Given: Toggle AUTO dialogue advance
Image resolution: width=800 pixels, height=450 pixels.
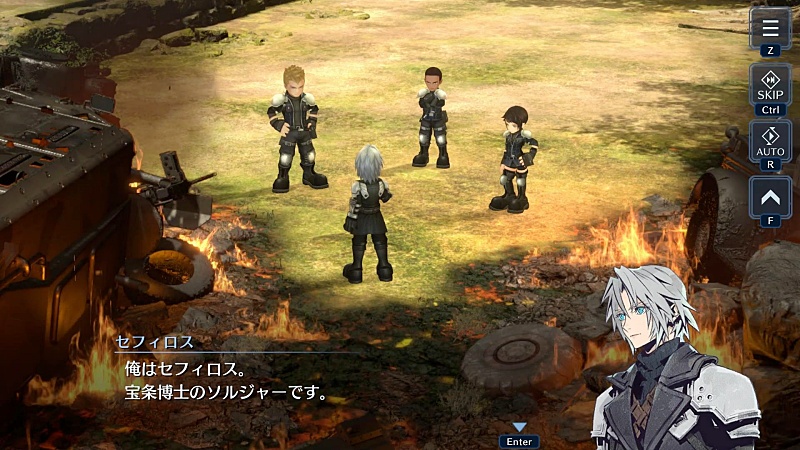Looking at the screenshot, I should tap(769, 141).
